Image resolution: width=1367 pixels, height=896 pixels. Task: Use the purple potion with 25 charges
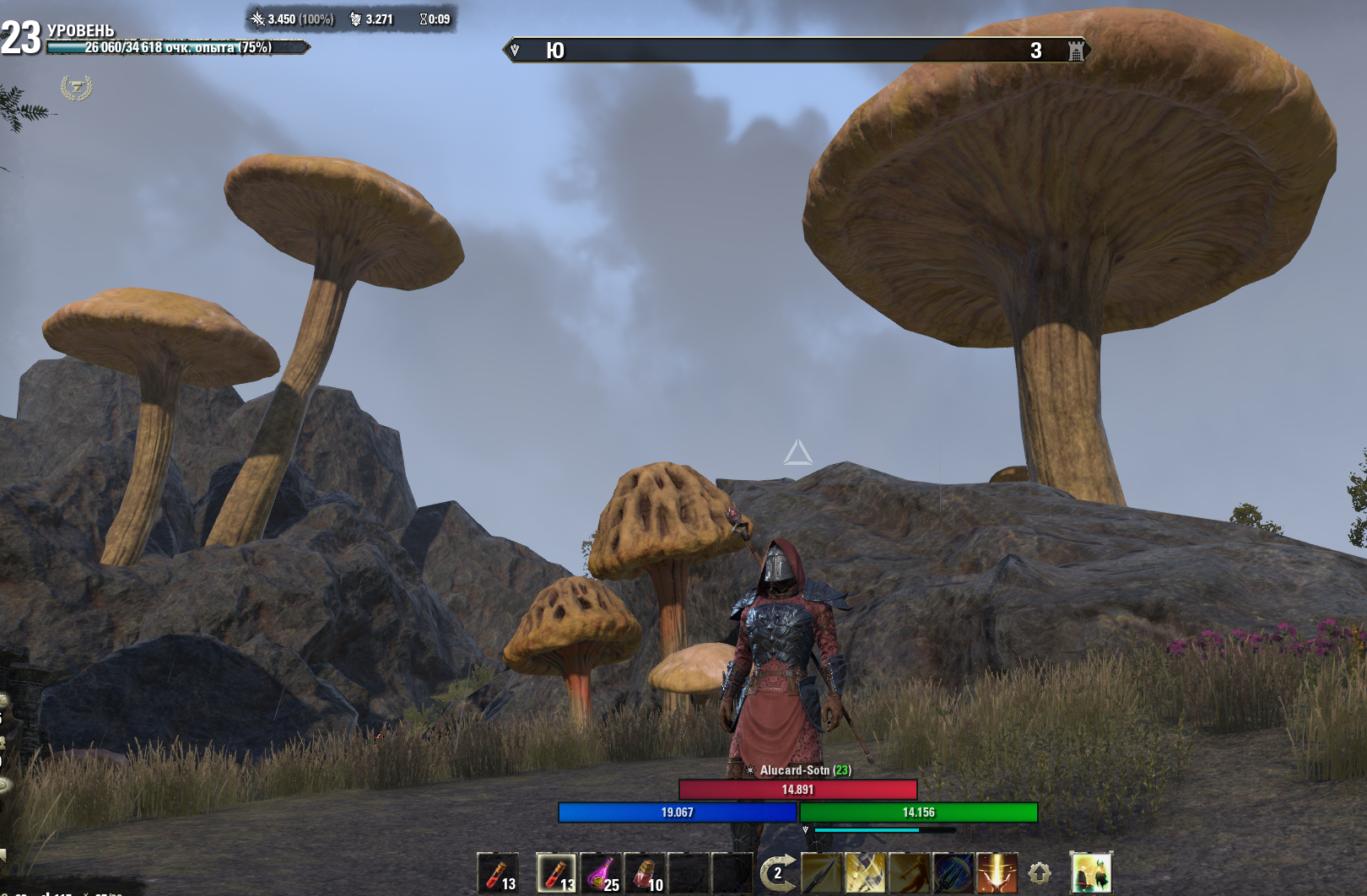point(602,873)
